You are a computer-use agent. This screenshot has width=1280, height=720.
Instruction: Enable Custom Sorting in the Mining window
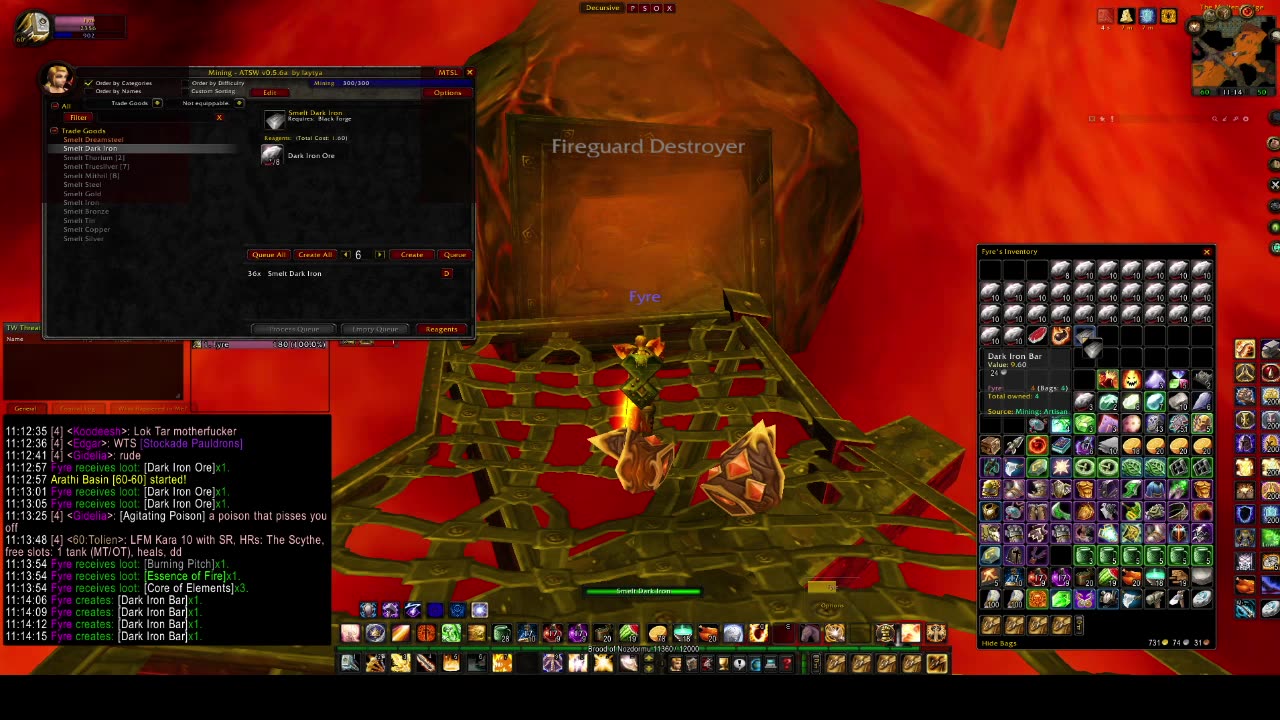click(186, 92)
